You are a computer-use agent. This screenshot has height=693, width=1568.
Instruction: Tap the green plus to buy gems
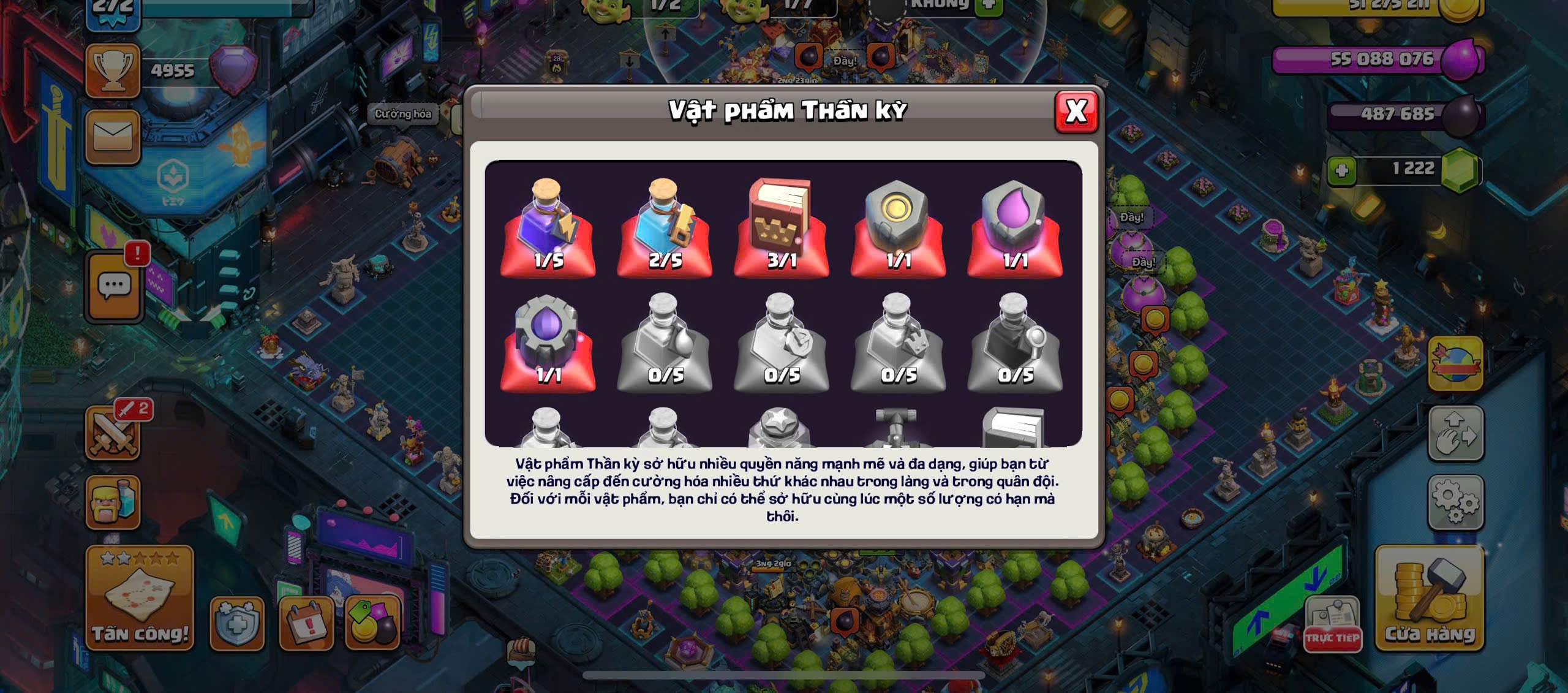pyautogui.click(x=1341, y=170)
